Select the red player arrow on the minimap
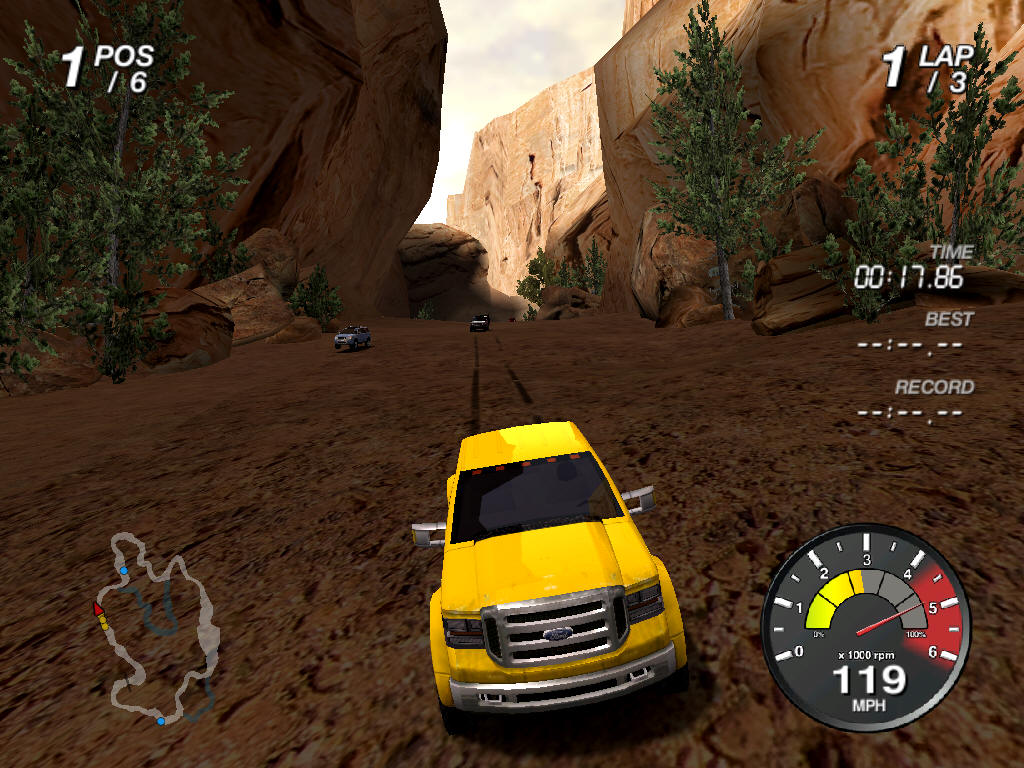1024x768 pixels. coord(98,608)
